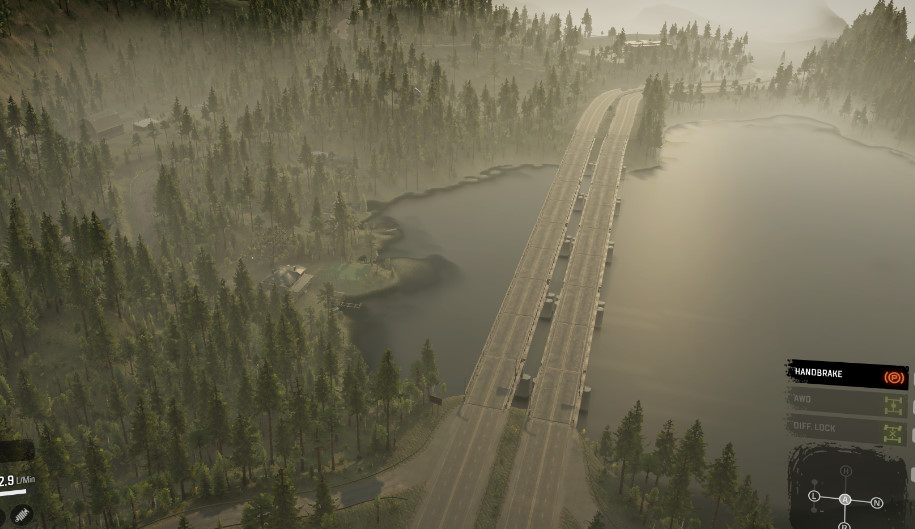Enable AWD drive mode
The width and height of the screenshot is (915, 529).
(846, 402)
